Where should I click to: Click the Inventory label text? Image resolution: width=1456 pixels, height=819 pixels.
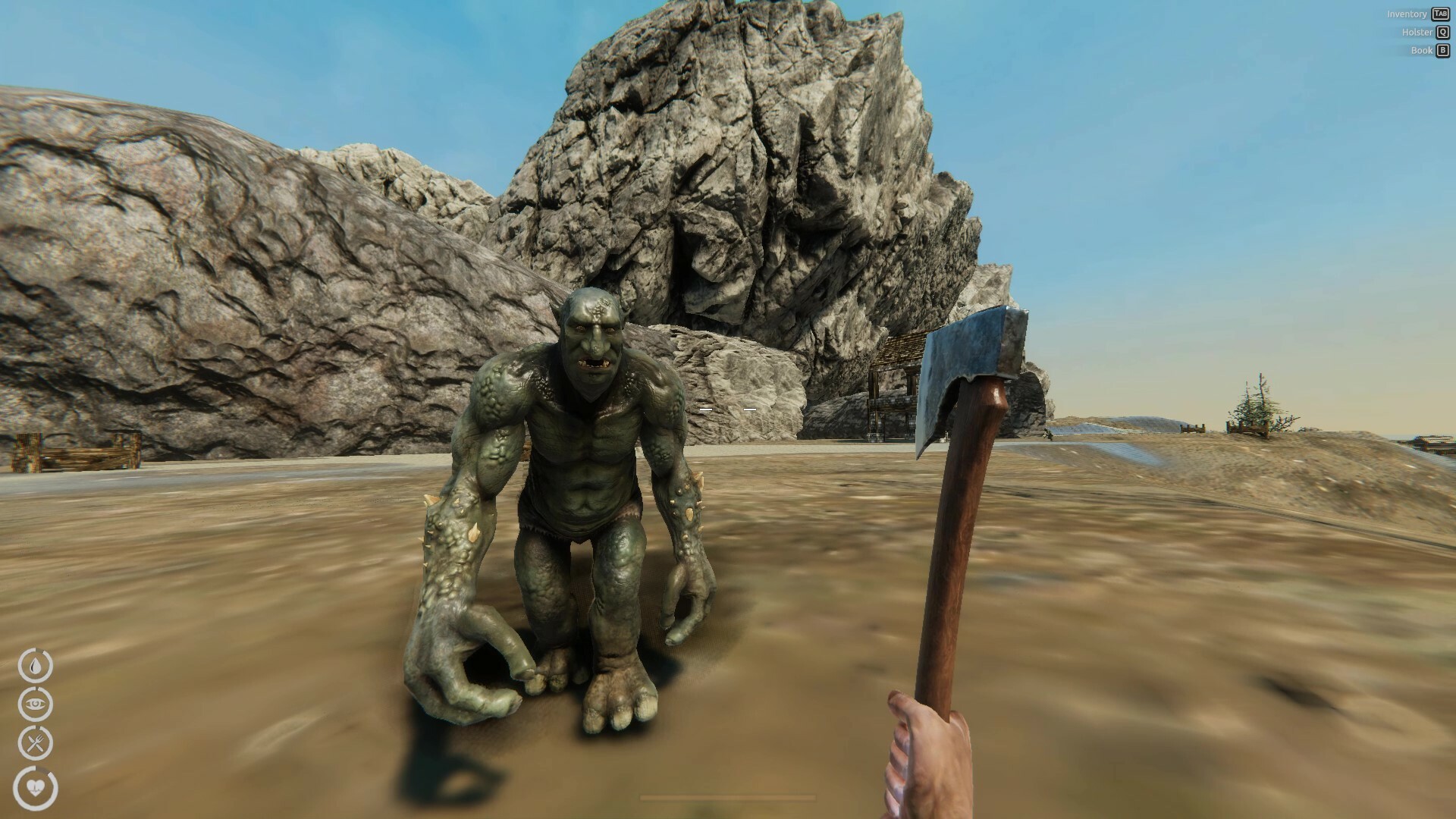coord(1408,14)
